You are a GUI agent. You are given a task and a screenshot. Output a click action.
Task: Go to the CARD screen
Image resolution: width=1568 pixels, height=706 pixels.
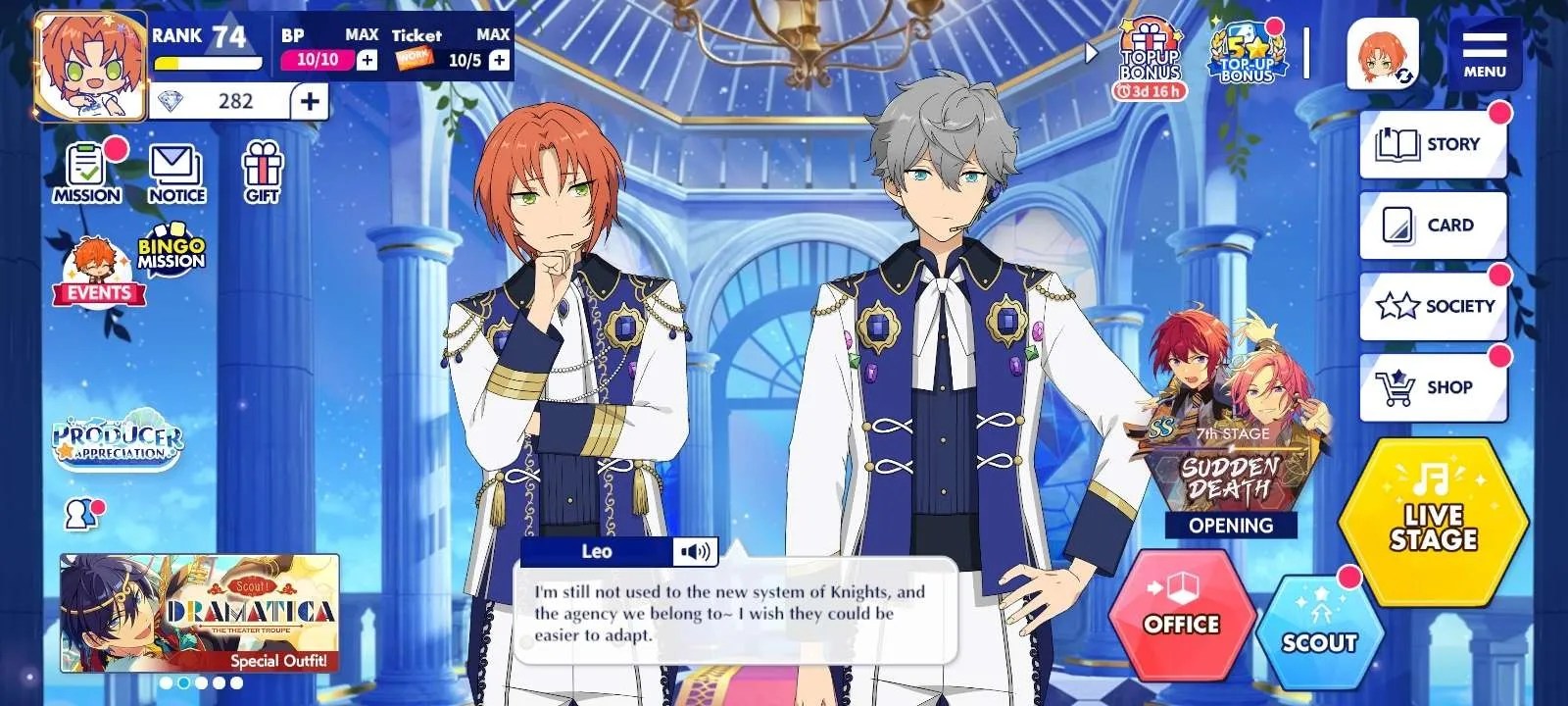coord(1432,225)
